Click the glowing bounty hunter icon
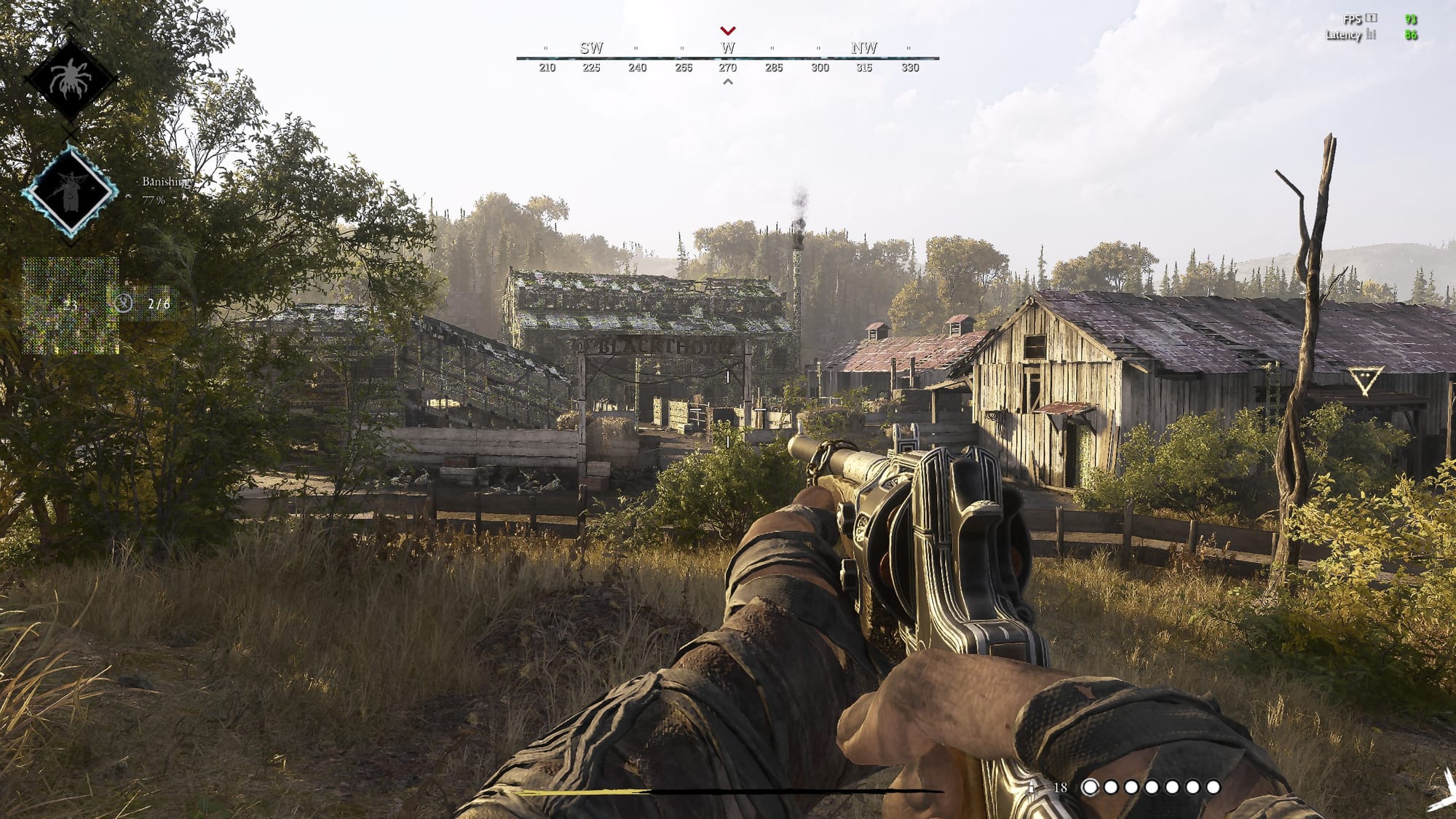 coord(71,191)
